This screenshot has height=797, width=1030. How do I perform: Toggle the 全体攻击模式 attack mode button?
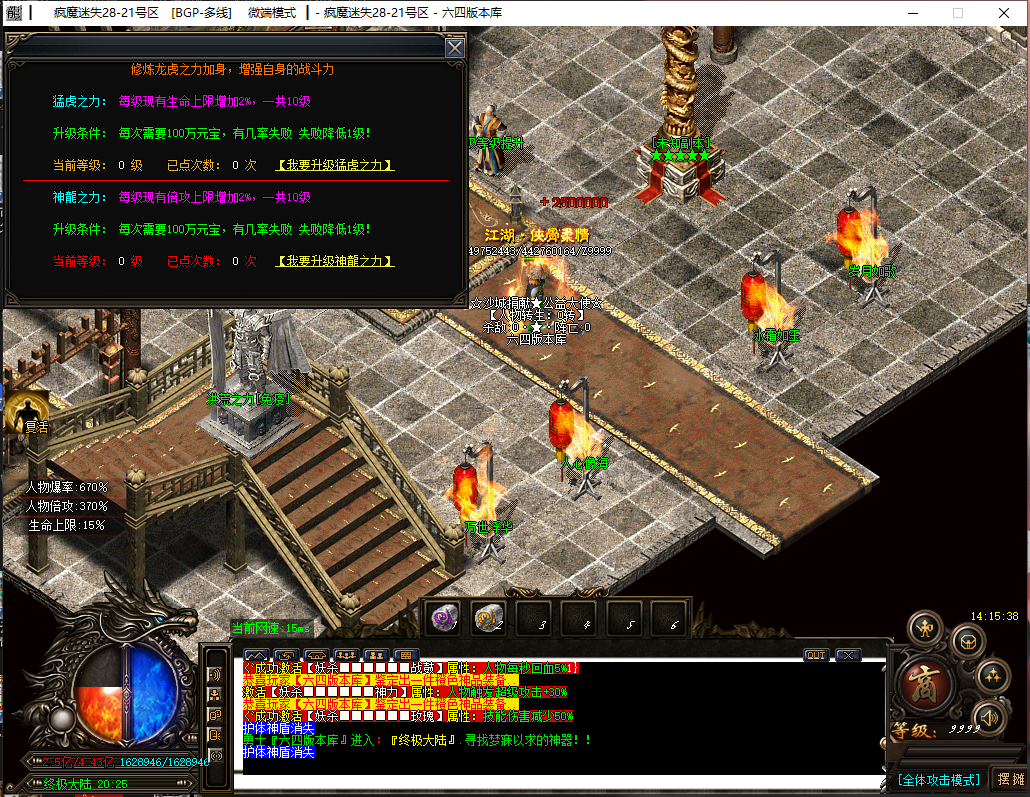(x=938, y=780)
